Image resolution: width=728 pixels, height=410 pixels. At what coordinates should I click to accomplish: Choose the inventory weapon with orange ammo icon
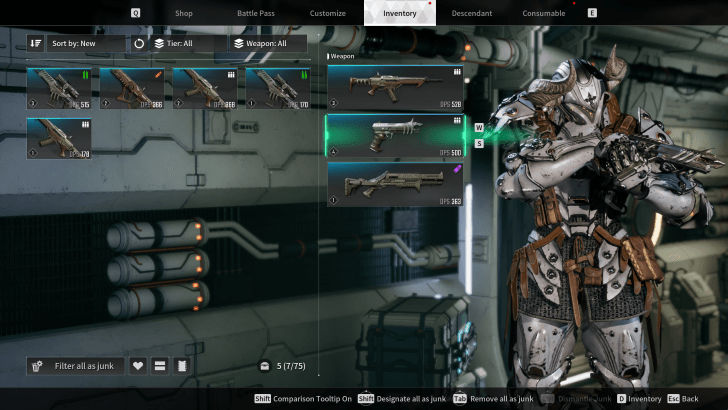pyautogui.click(x=132, y=87)
